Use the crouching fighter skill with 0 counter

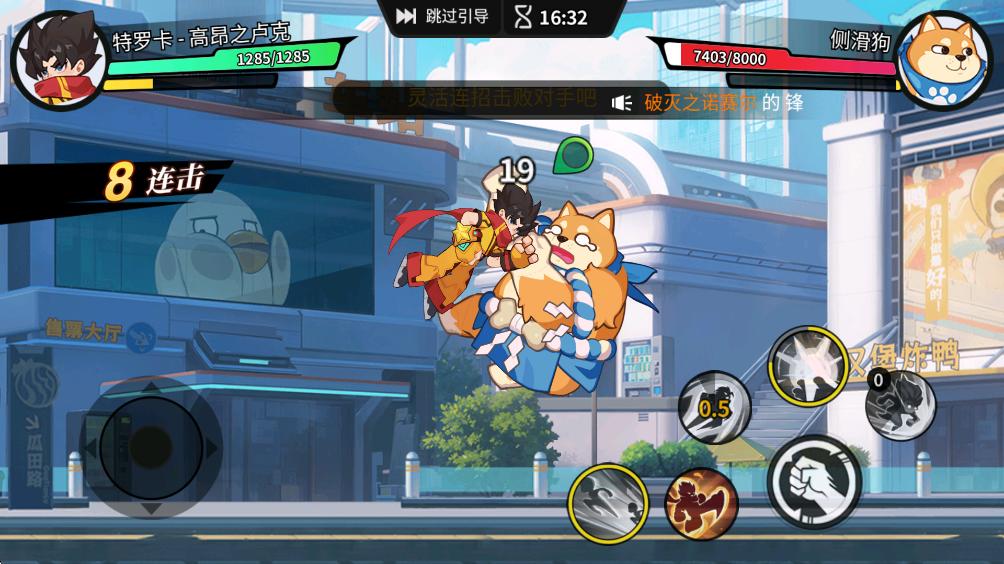click(x=899, y=405)
